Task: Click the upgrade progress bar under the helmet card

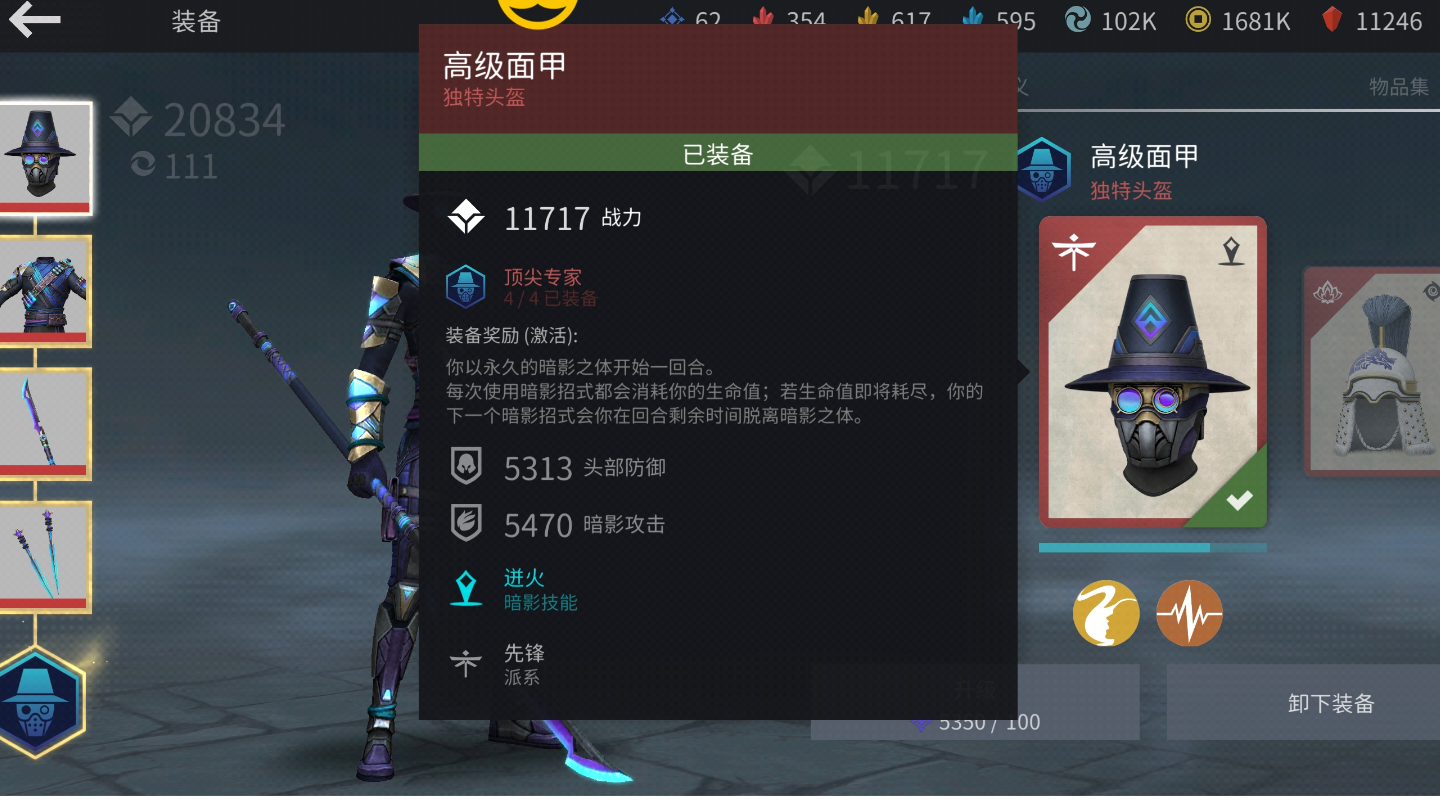Action: coord(1152,547)
